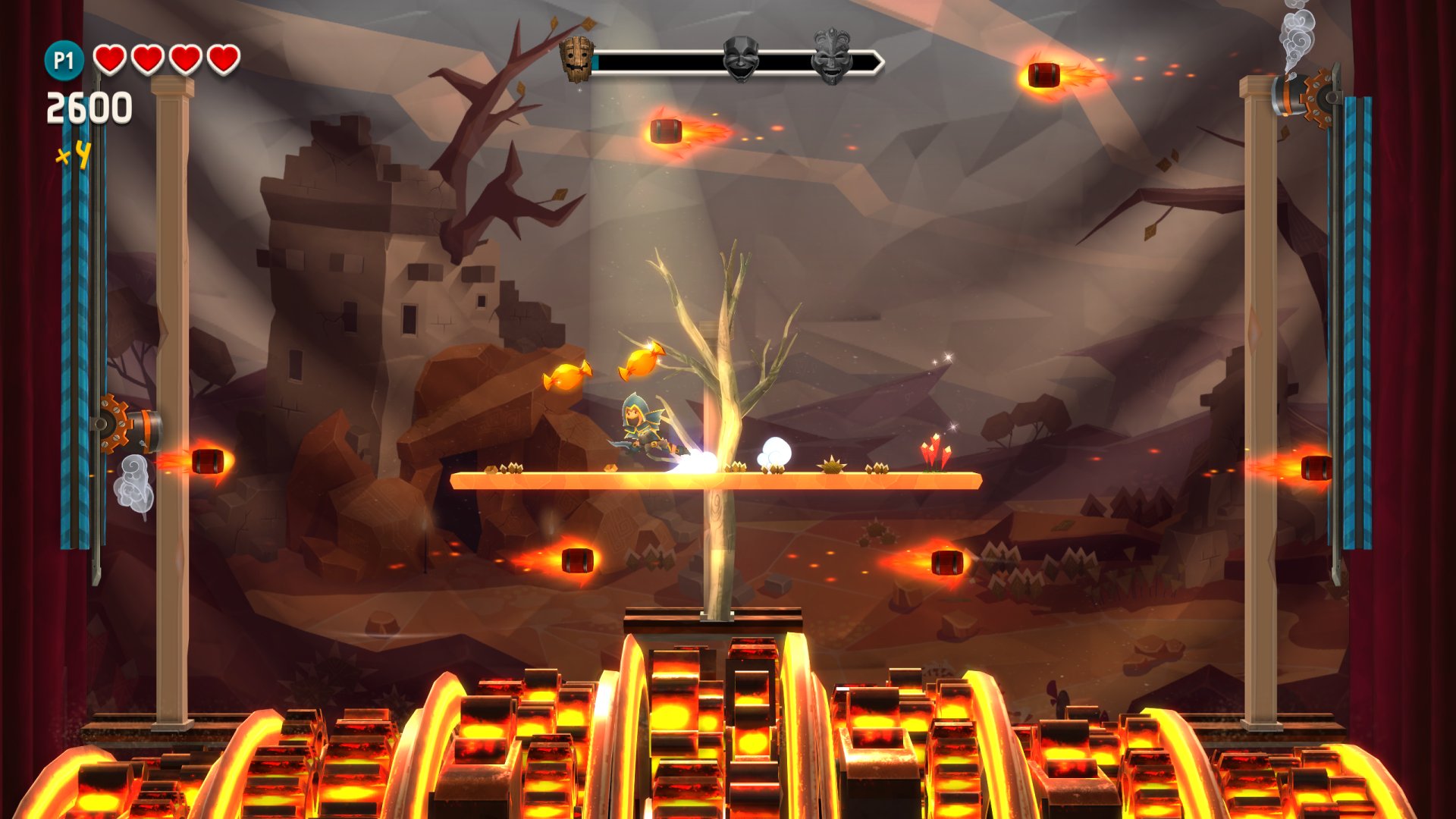The image size is (1456, 819).
Task: Click the P1 player badge
Action: [x=64, y=60]
